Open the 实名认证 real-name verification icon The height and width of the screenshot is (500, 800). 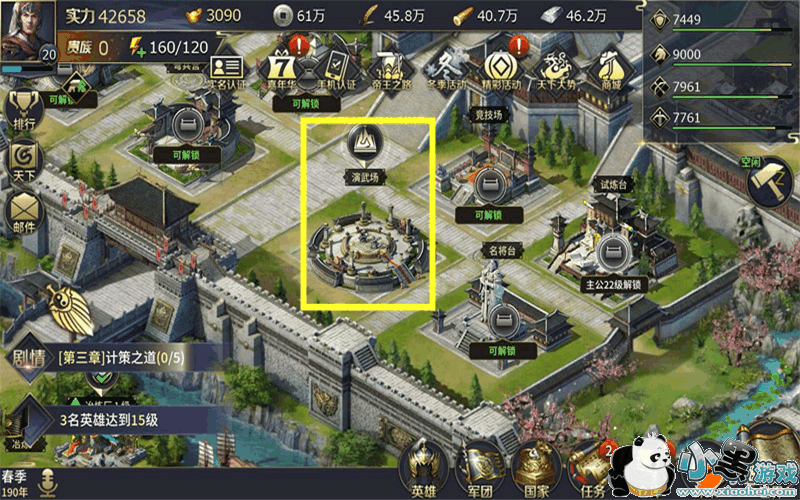click(227, 65)
